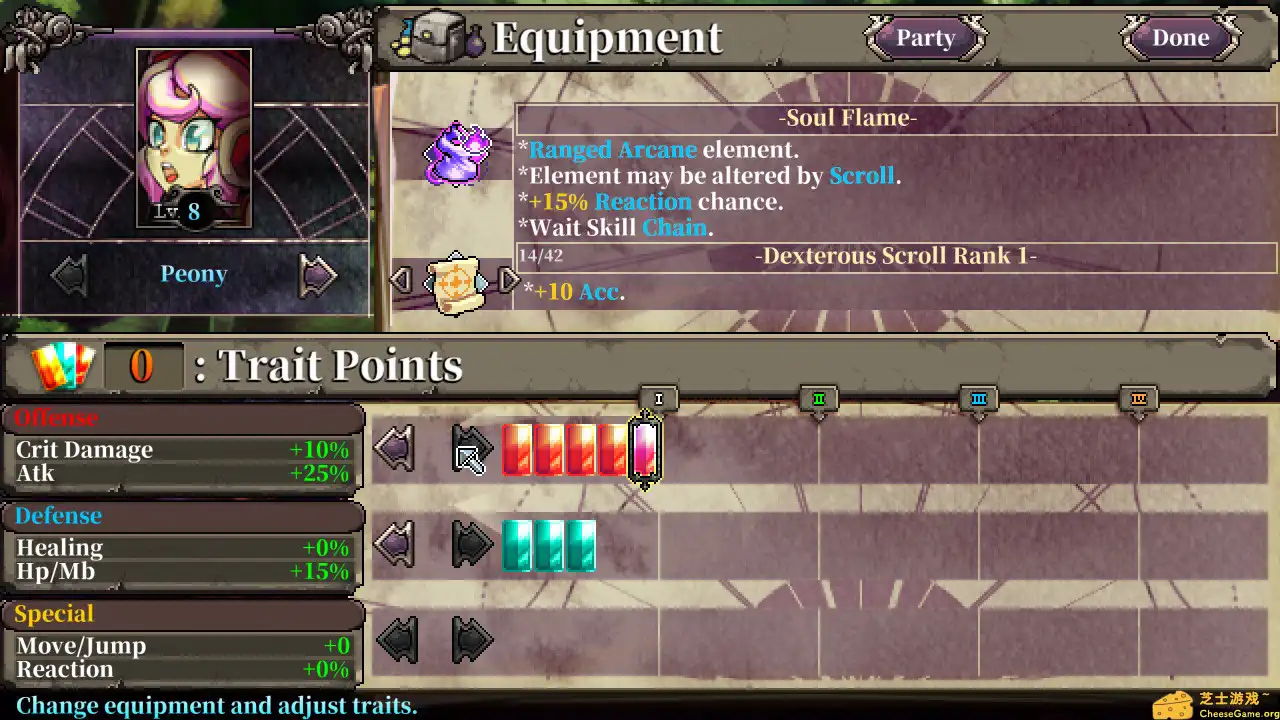Click the green tier II marker
1280x720 pixels.
(819, 399)
